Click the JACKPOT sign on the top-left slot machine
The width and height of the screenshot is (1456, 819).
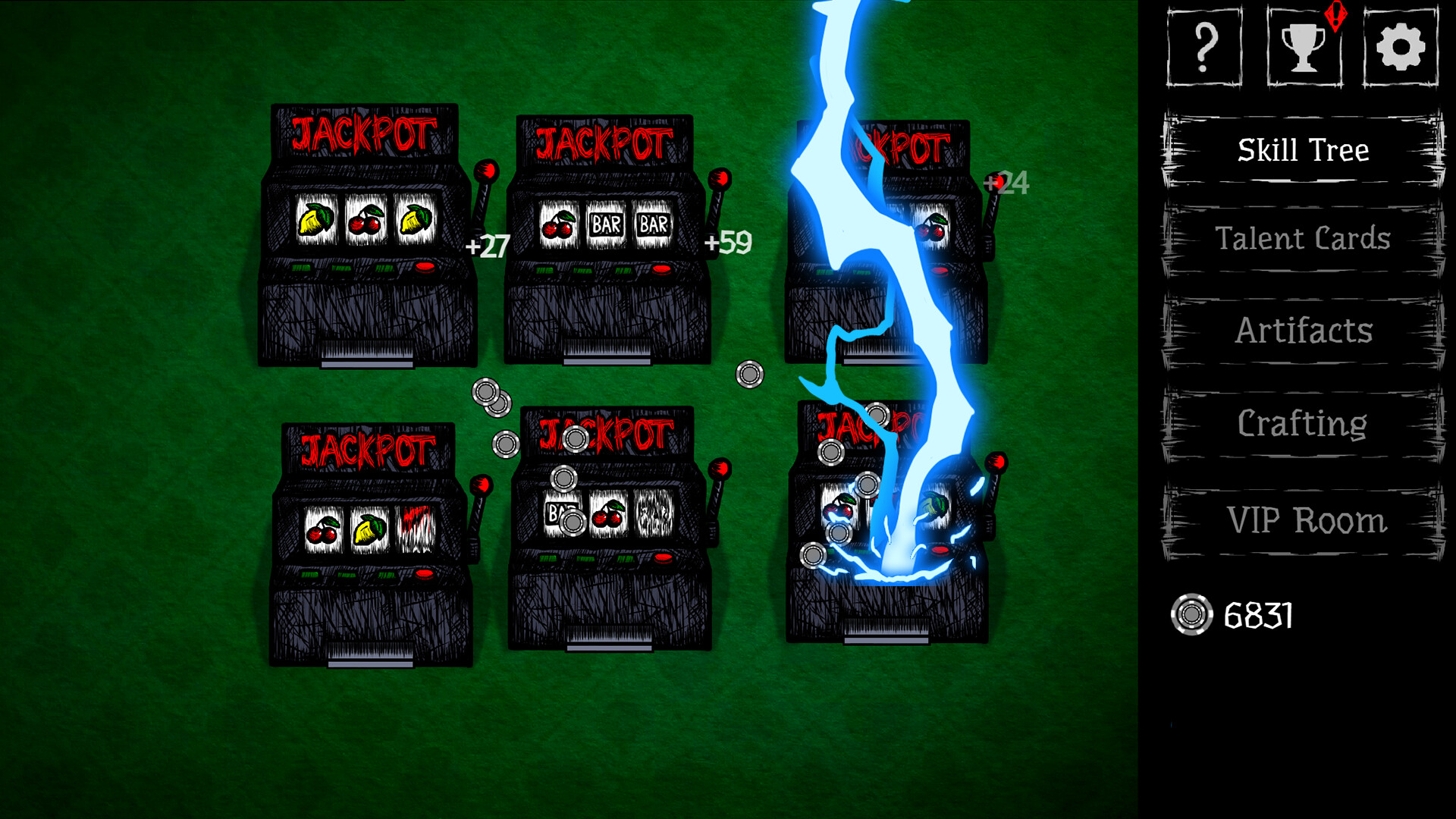(362, 133)
